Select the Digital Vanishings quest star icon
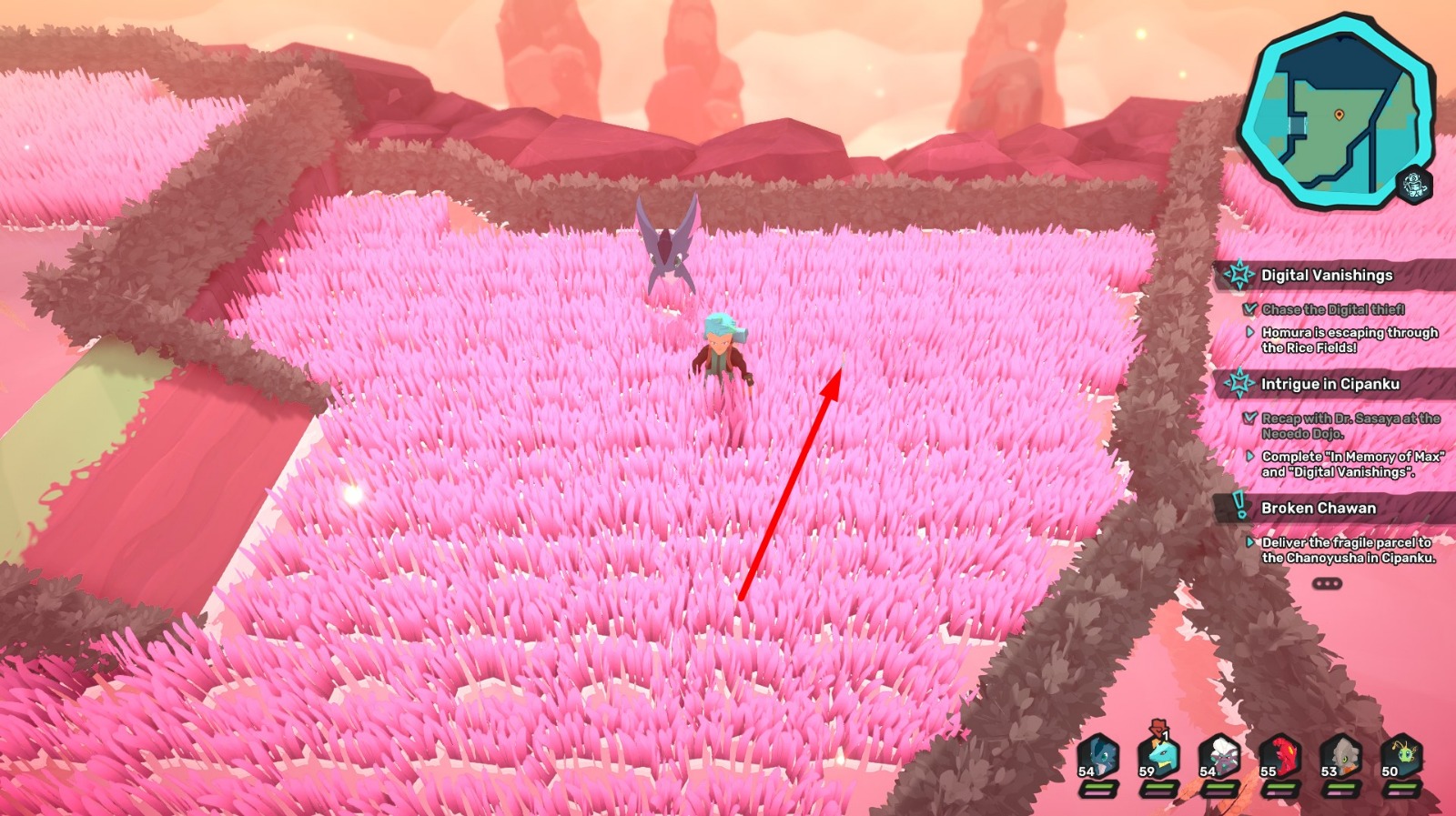The image size is (1456, 816). click(1241, 273)
